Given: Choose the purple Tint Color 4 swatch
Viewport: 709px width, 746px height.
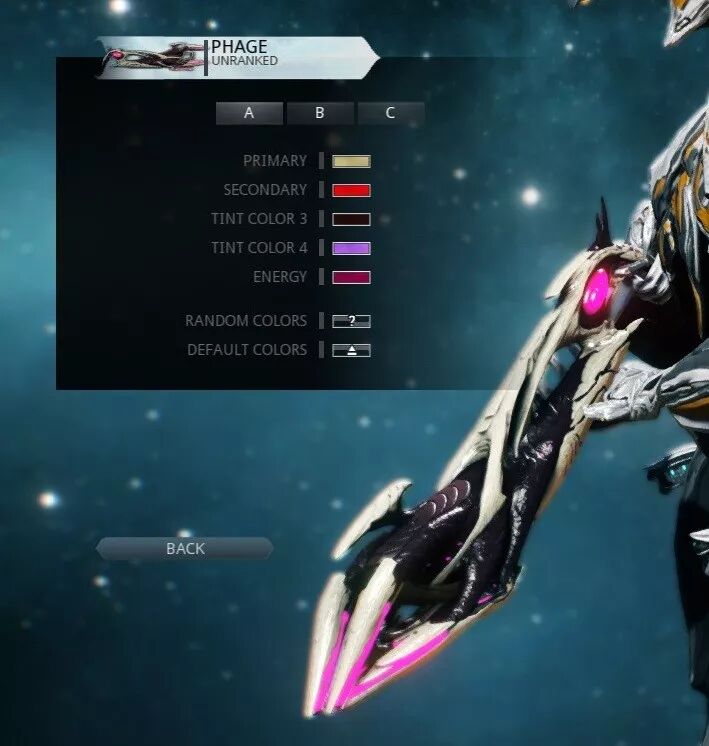Looking at the screenshot, I should pos(351,248).
